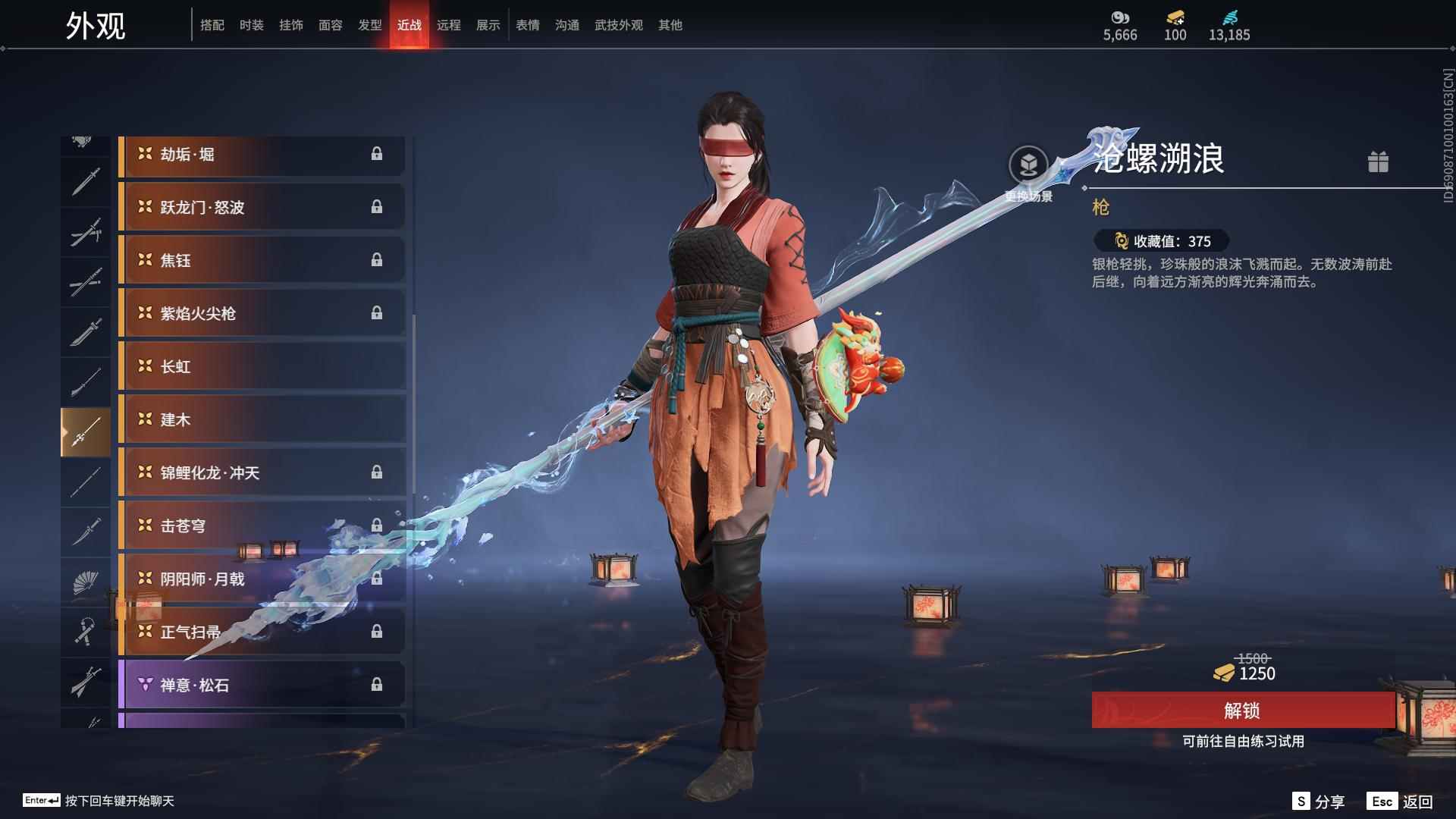Viewport: 1456px width, 819px height.
Task: Select the fan weapon category in left sidebar
Action: coord(85,582)
